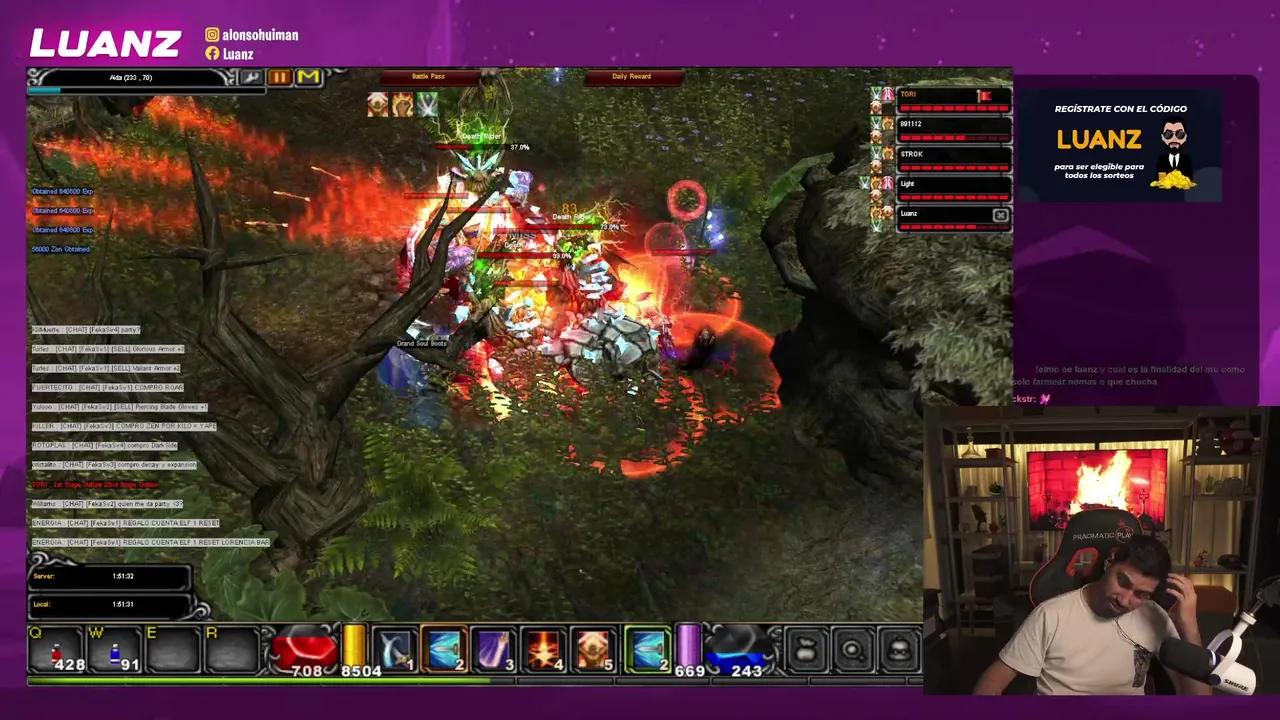Use the blue potion in slot W
Screen dimensions: 1280x720
pyautogui.click(x=112, y=650)
